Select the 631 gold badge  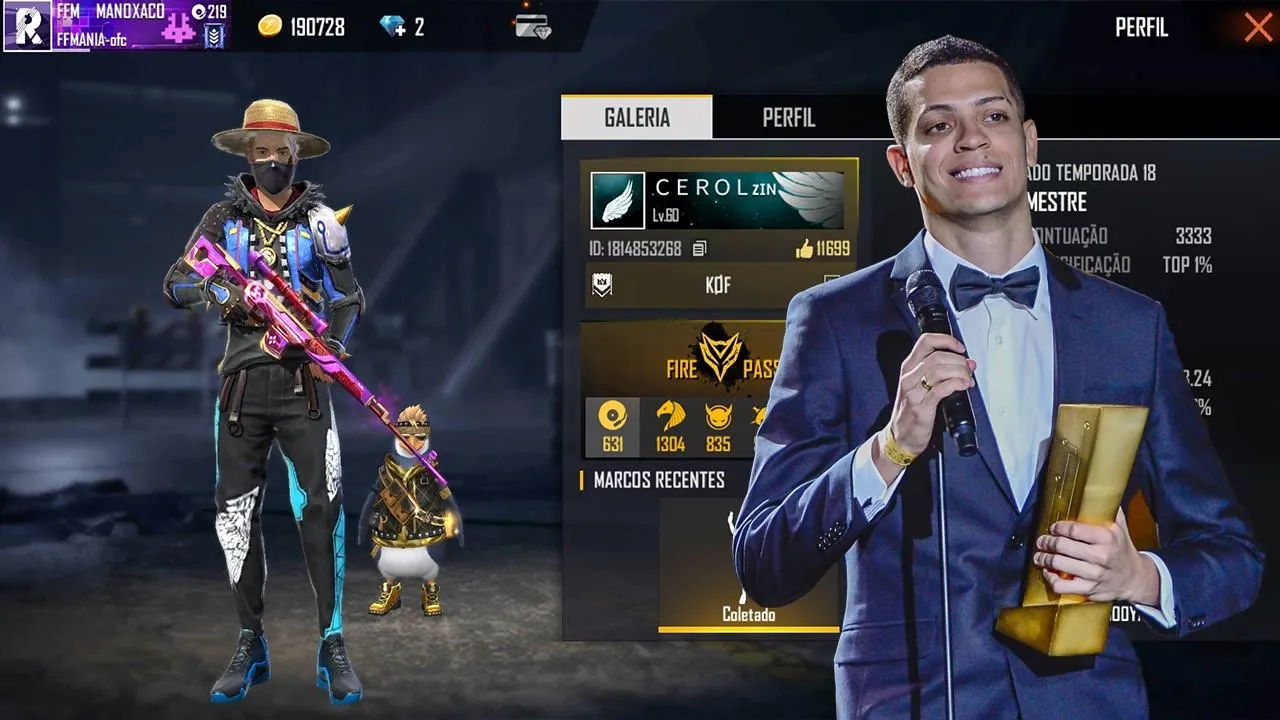[612, 426]
